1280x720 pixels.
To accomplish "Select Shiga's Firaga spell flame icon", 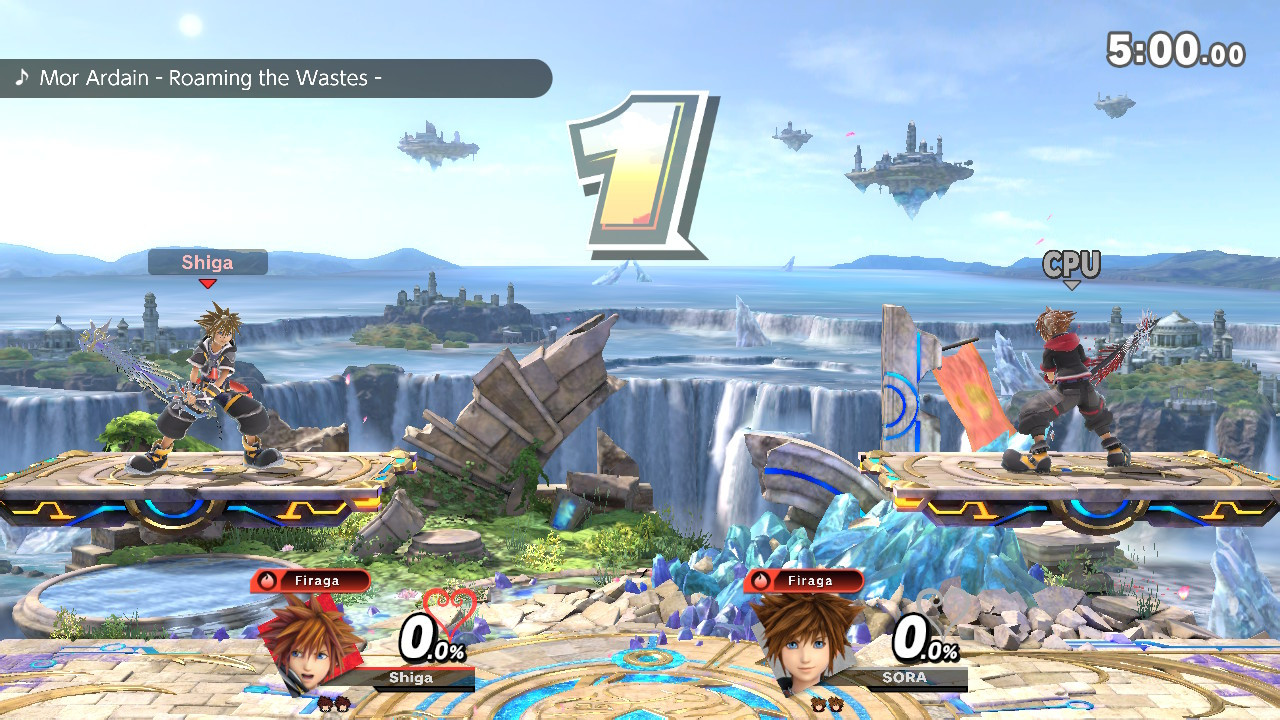I will tap(268, 581).
